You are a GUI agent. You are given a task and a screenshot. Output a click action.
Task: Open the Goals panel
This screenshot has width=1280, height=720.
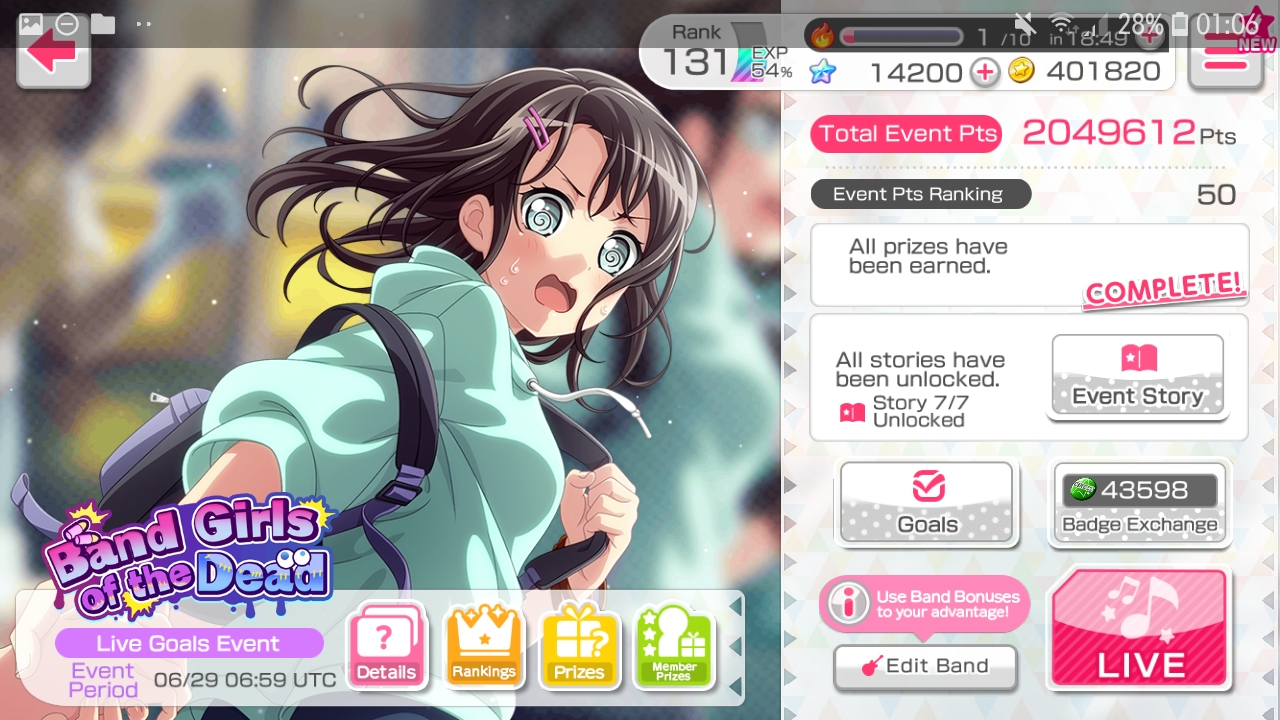(x=927, y=503)
